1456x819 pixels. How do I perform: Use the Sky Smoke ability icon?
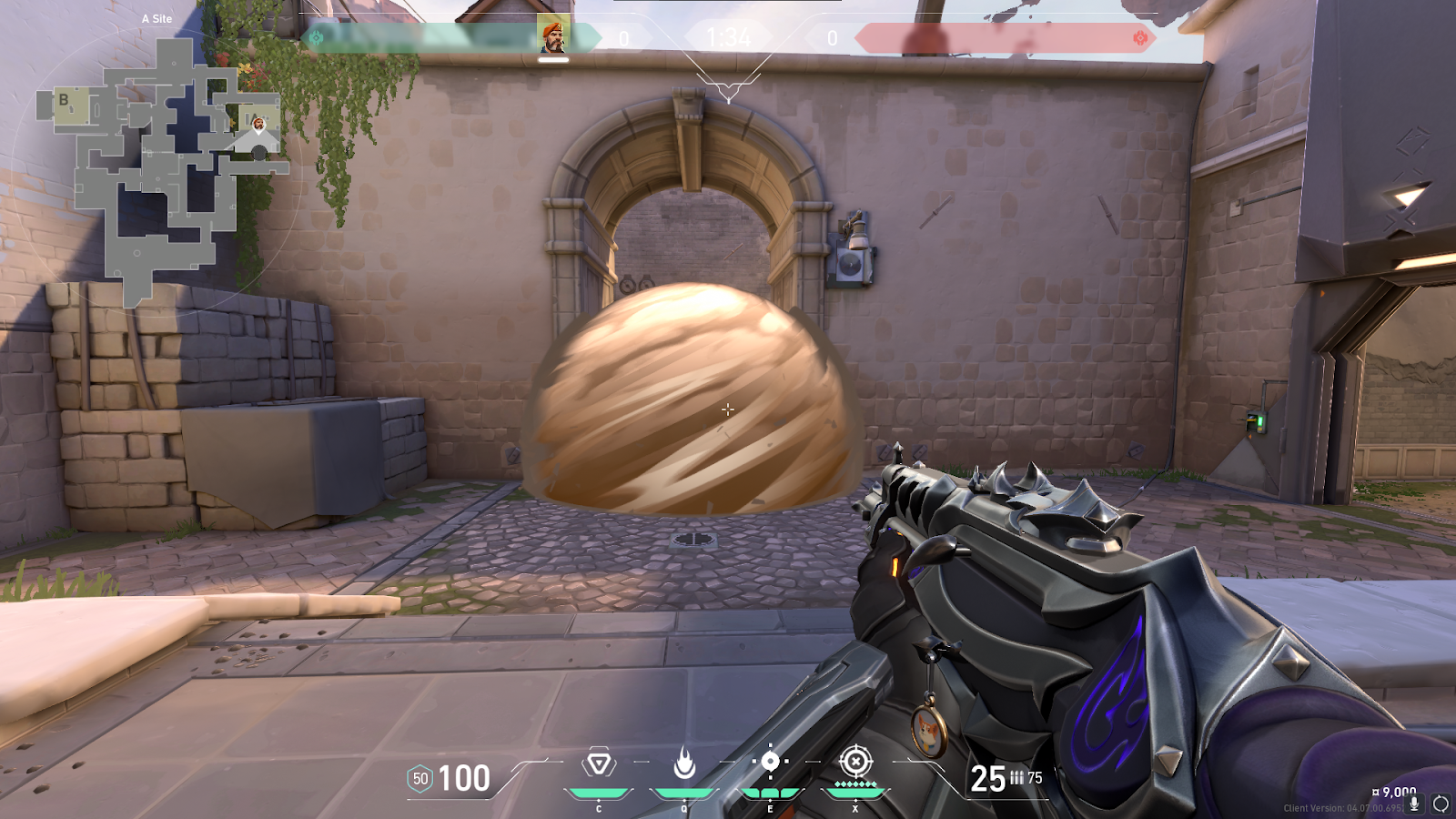click(770, 762)
